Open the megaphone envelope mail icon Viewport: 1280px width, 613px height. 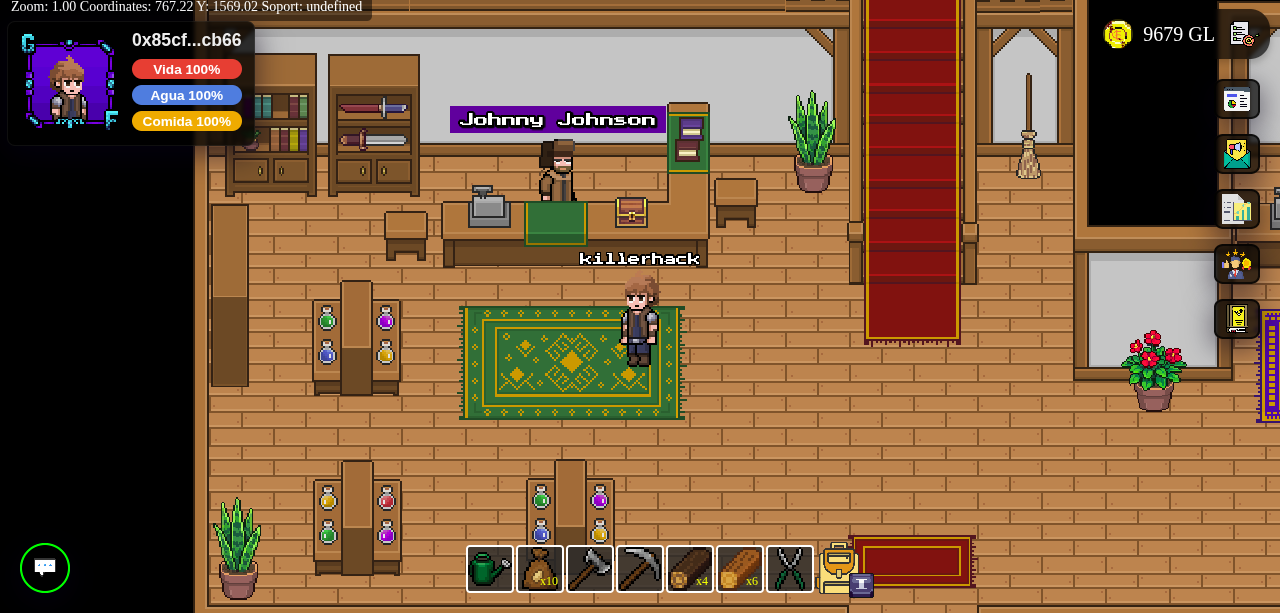point(1237,154)
